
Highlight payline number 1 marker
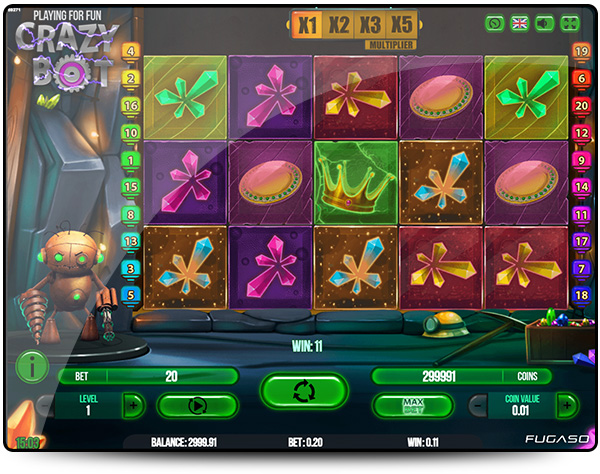(x=130, y=159)
